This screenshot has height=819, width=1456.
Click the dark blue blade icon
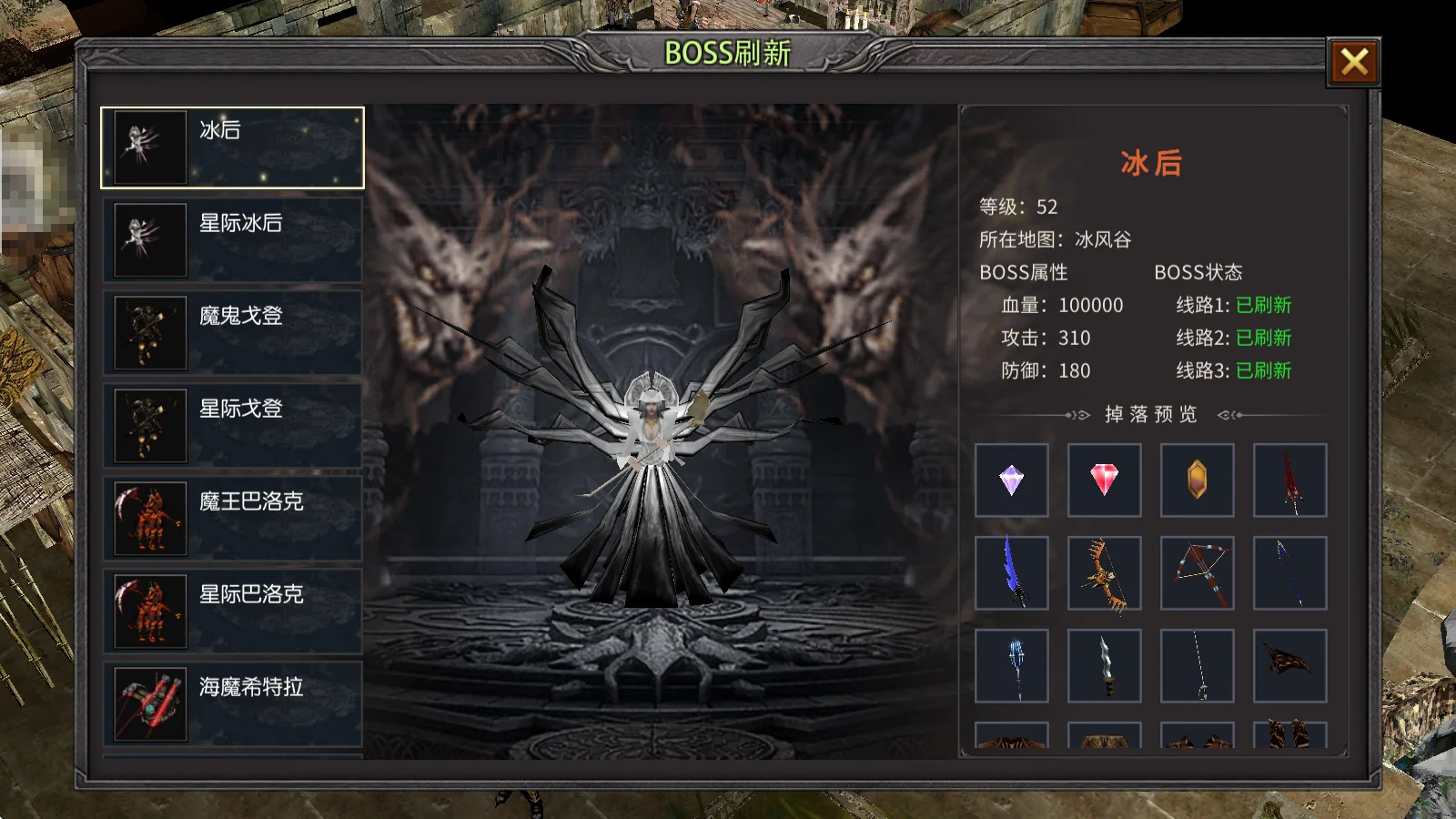[1013, 573]
